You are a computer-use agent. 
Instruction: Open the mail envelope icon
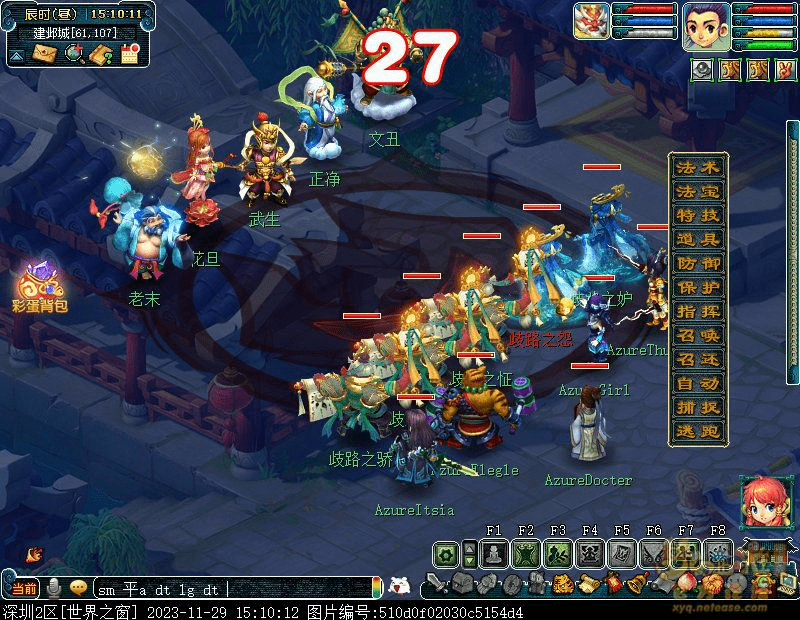pyautogui.click(x=45, y=53)
